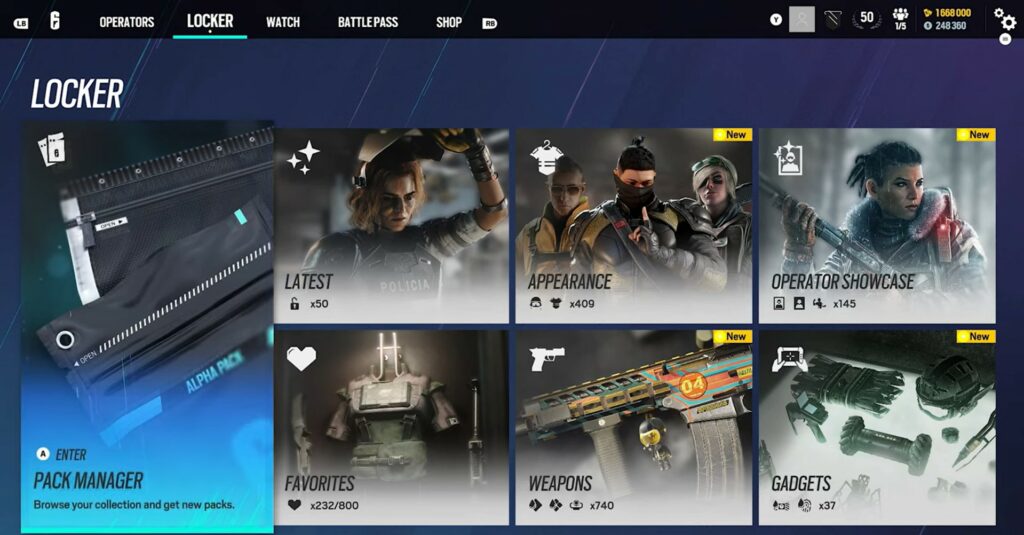This screenshot has width=1024, height=535.
Task: Click the level 50 clearance badge
Action: click(x=867, y=19)
